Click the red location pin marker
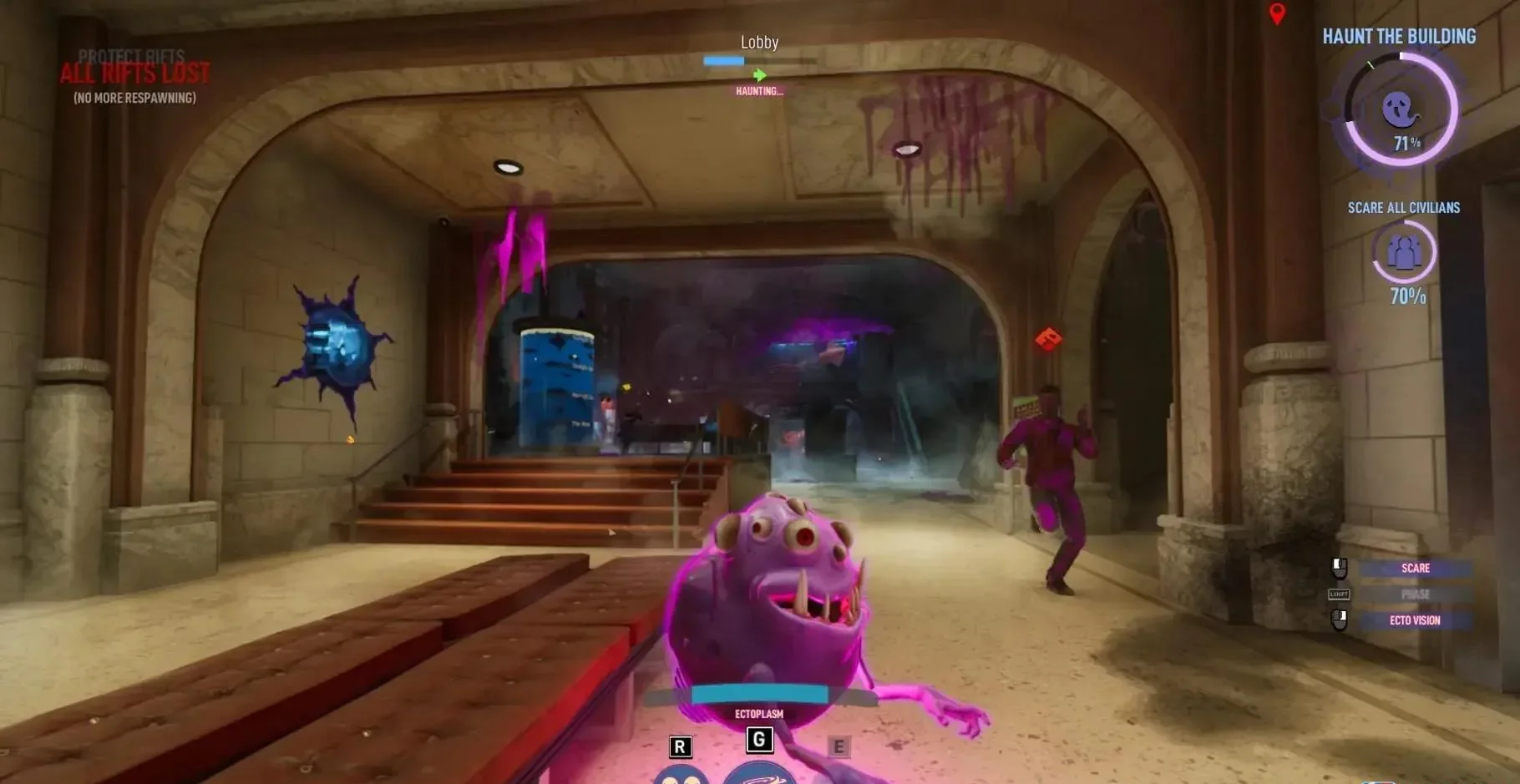Screen dimensions: 1520x784 pos(1277,13)
